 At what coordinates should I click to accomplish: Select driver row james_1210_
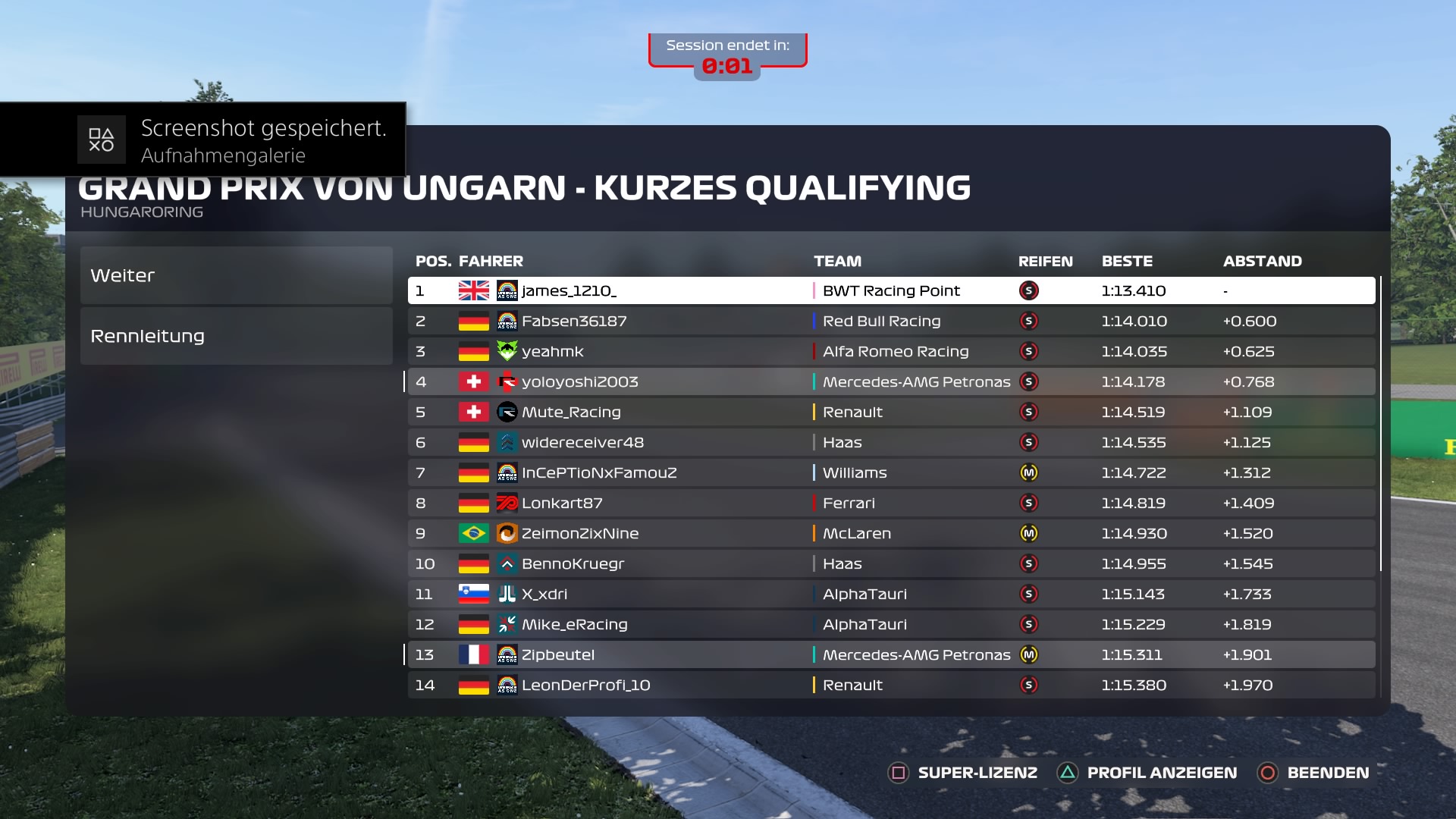point(891,290)
